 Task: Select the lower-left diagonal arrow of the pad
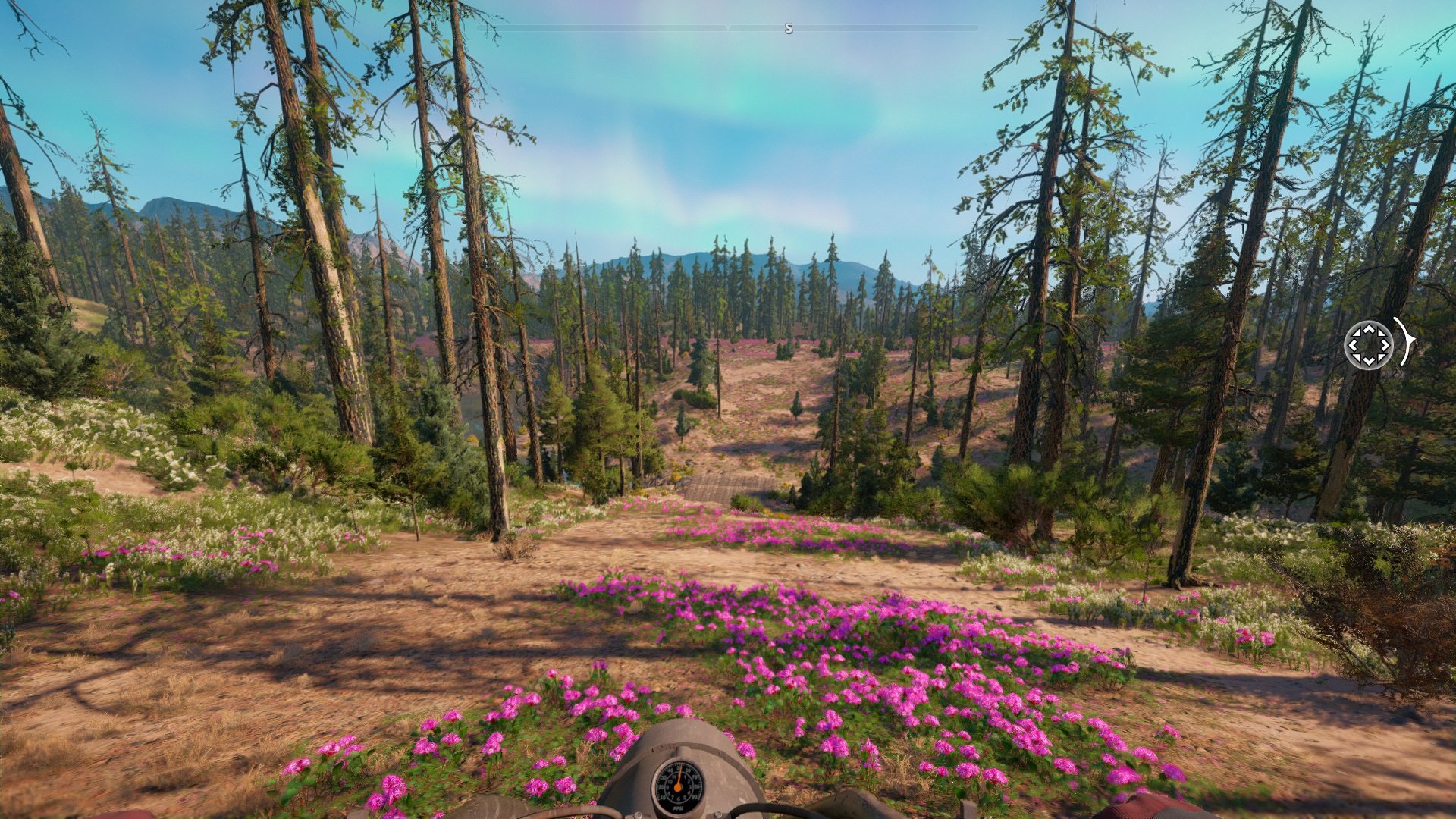(1357, 358)
